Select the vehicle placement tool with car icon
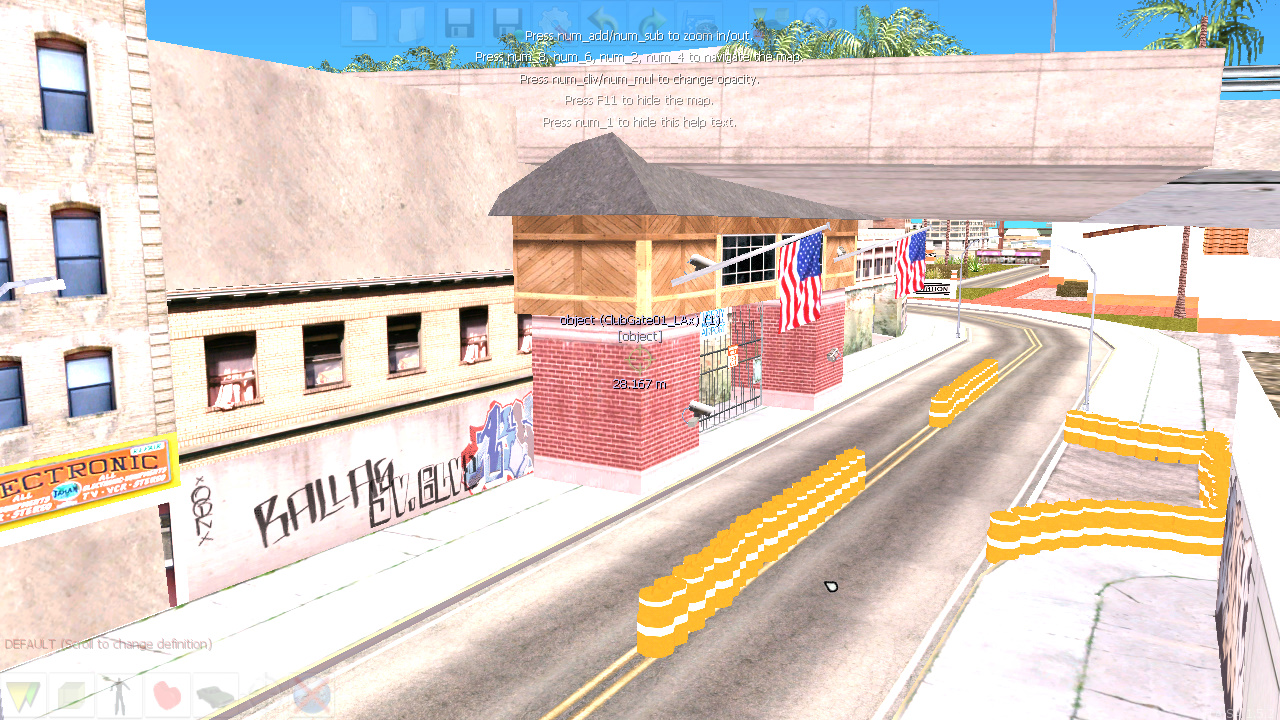Screen dimensions: 1280x720 coord(213,694)
